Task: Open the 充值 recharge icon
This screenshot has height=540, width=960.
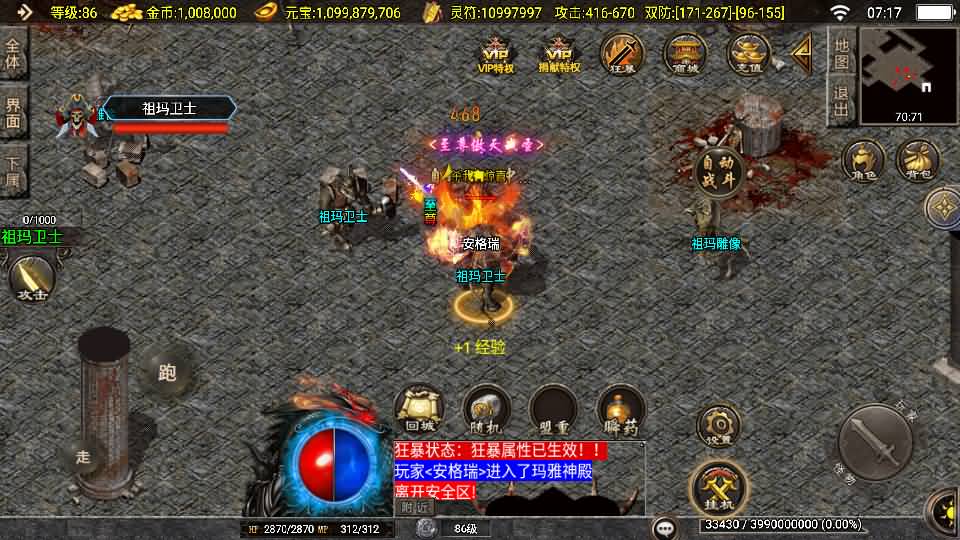Action: pos(748,53)
